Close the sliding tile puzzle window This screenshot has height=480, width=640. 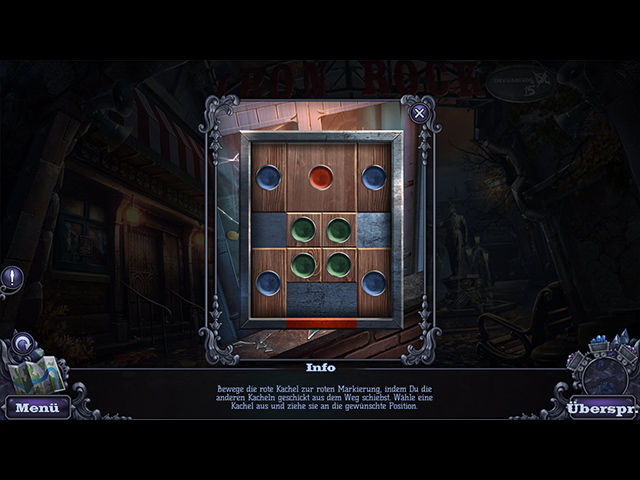point(419,112)
